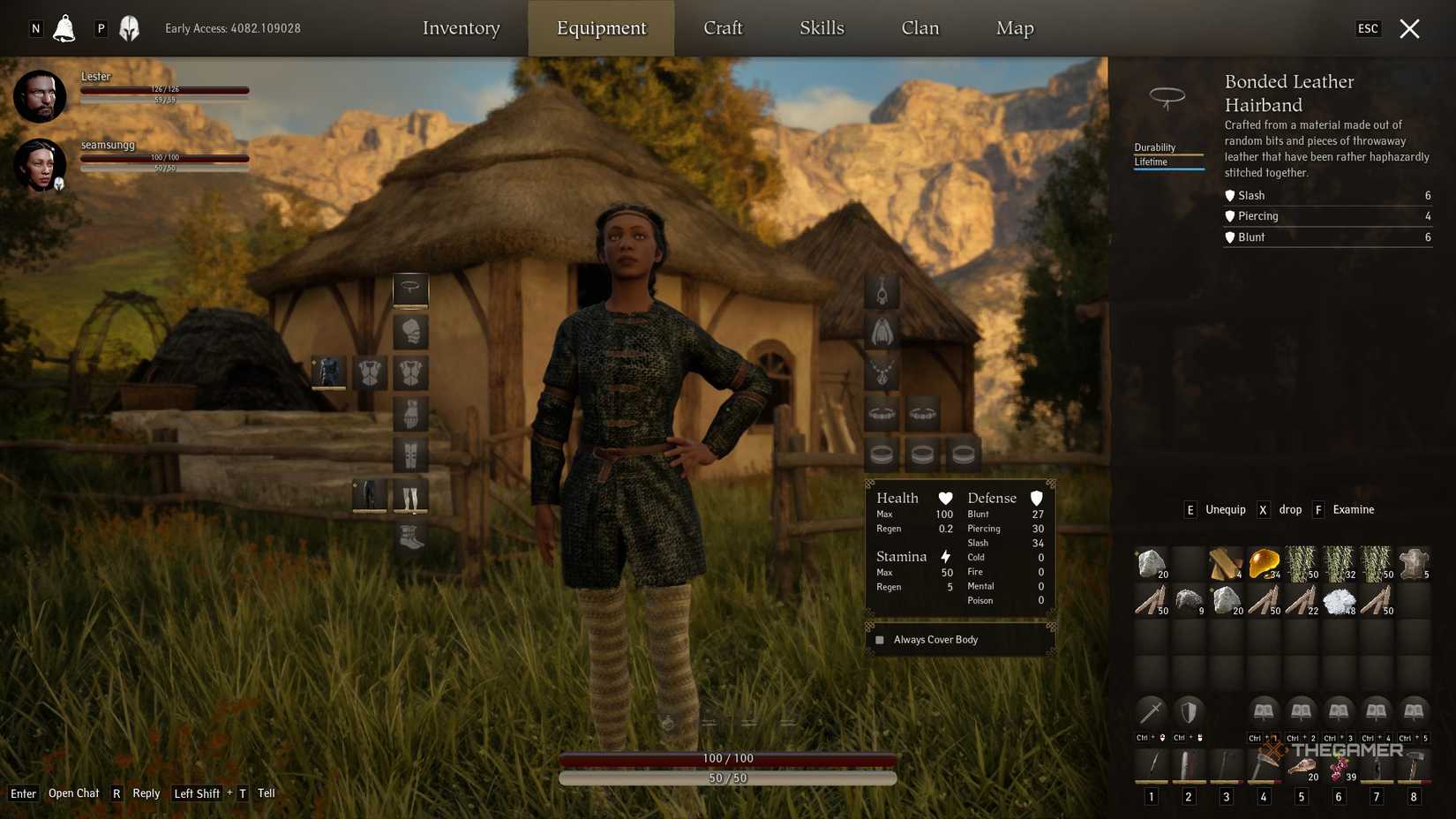This screenshot has height=819, width=1456.
Task: Select the gloves equipment slot
Action: (x=410, y=414)
